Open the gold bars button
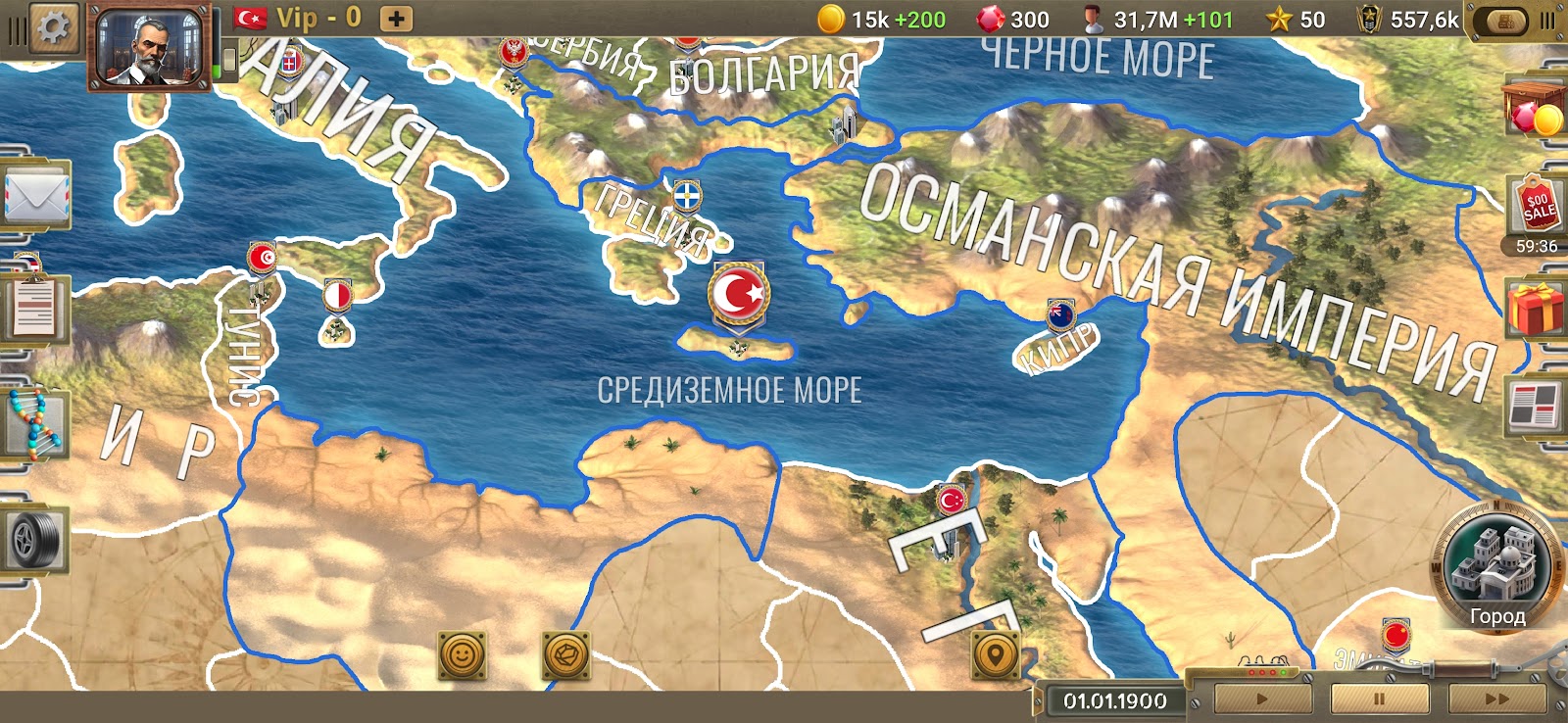Viewport: 1568px width, 723px height. point(1506,21)
